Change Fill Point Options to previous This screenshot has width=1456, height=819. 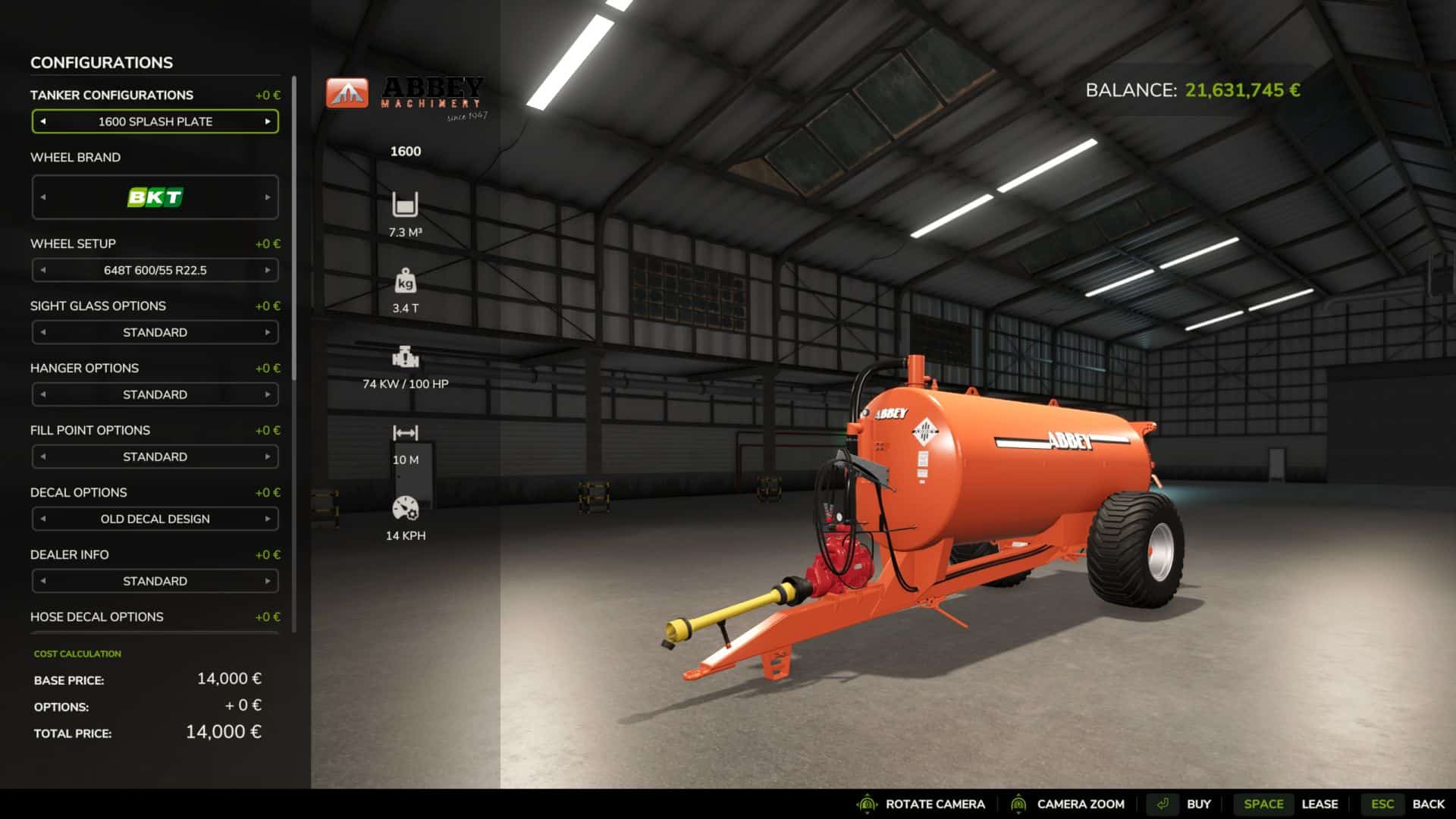point(43,457)
